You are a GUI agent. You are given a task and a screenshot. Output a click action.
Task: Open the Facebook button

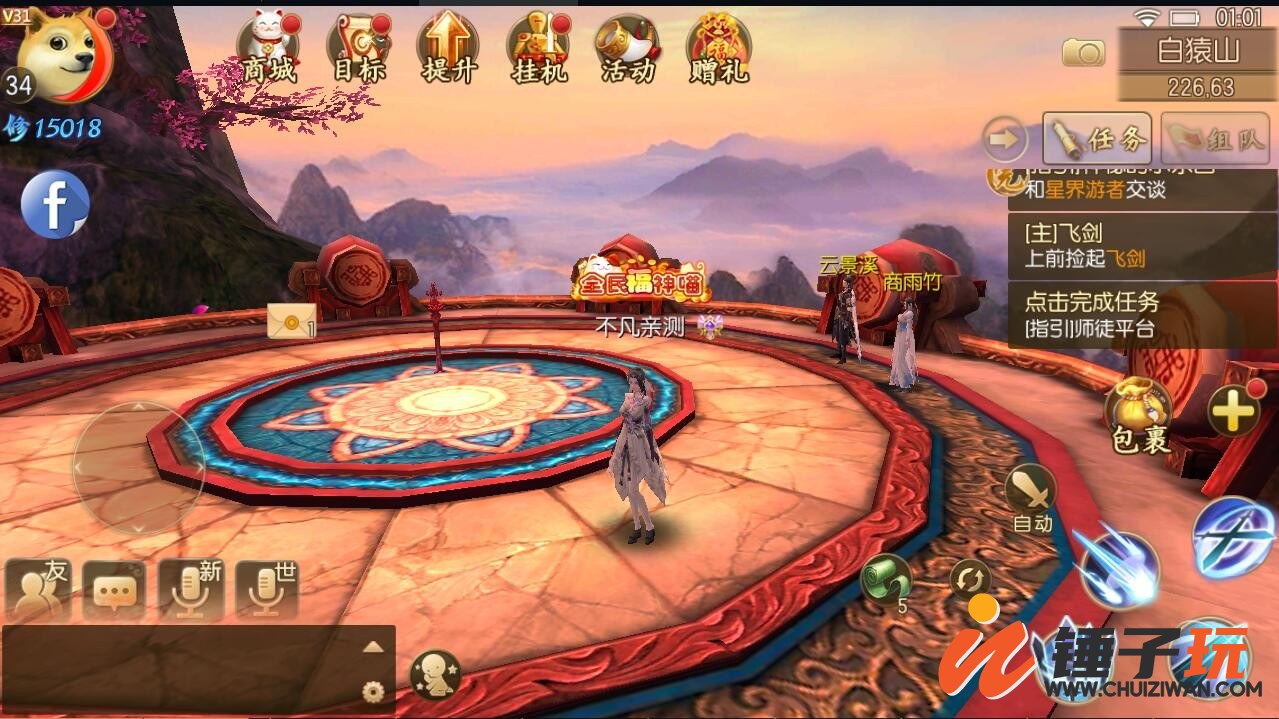point(55,204)
